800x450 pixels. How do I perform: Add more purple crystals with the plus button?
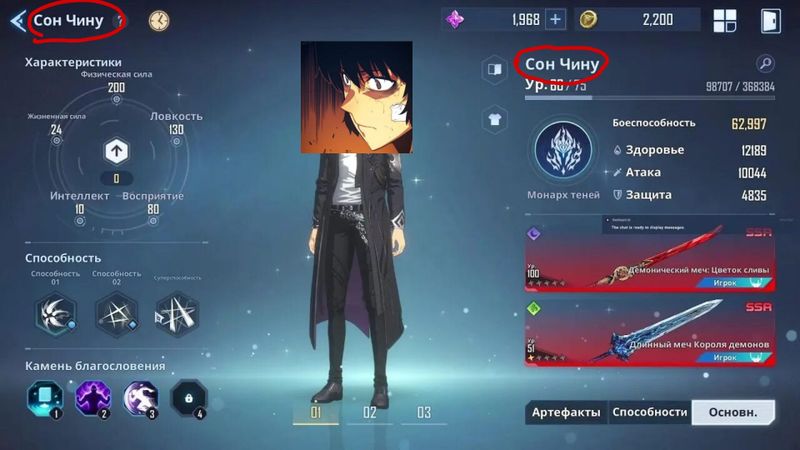555,19
